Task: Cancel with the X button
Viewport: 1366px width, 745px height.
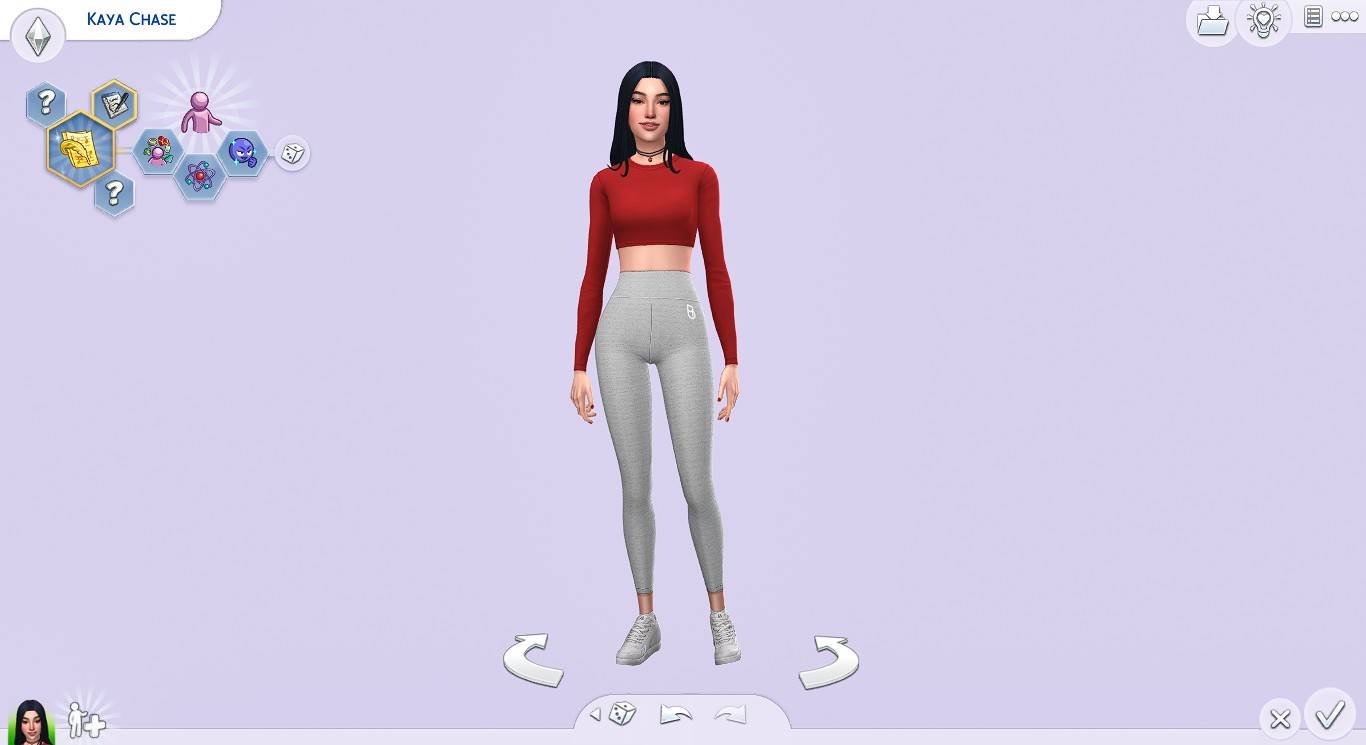Action: tap(1280, 718)
